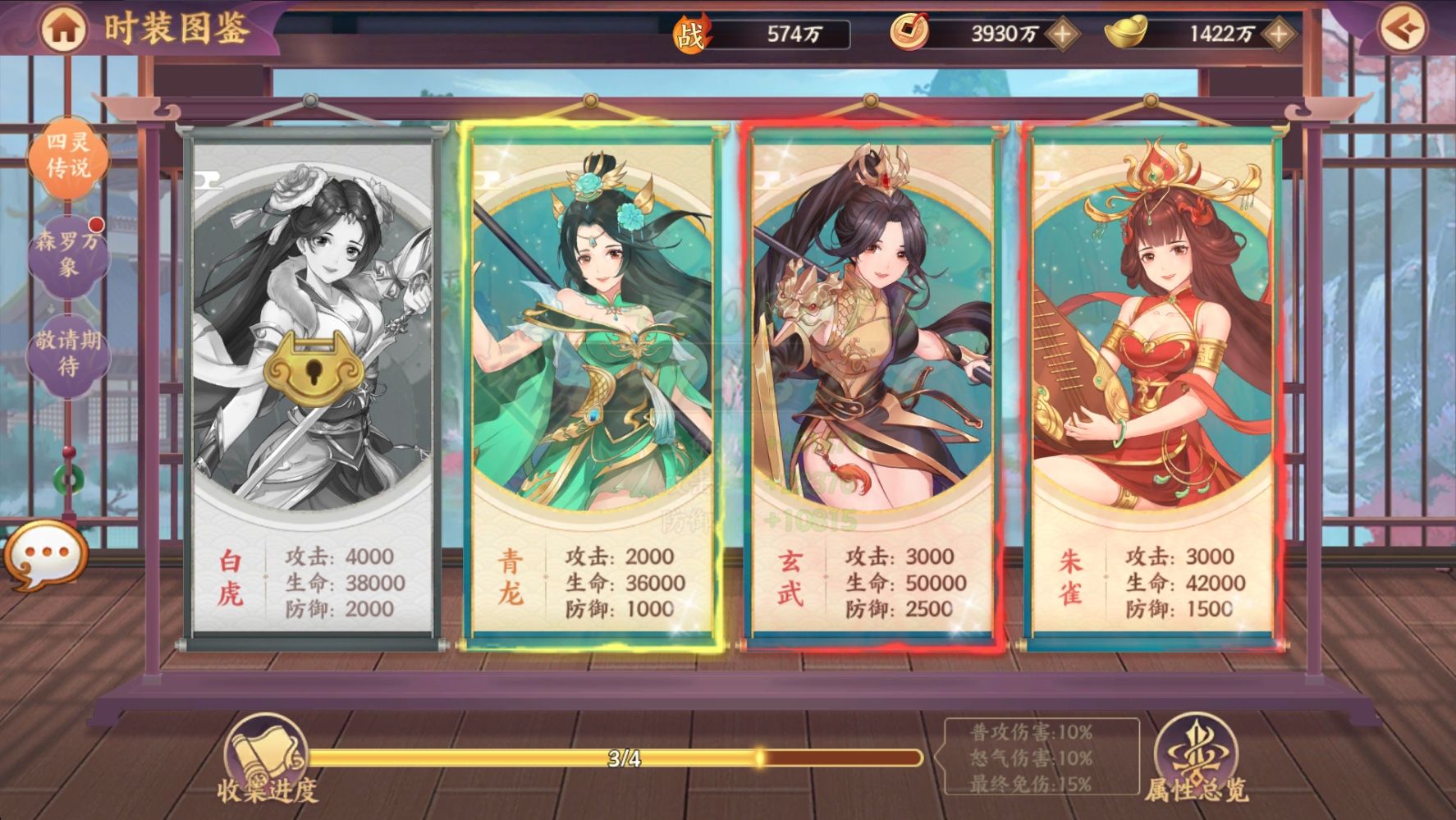Select the 敬请期待 tab

tap(68, 353)
